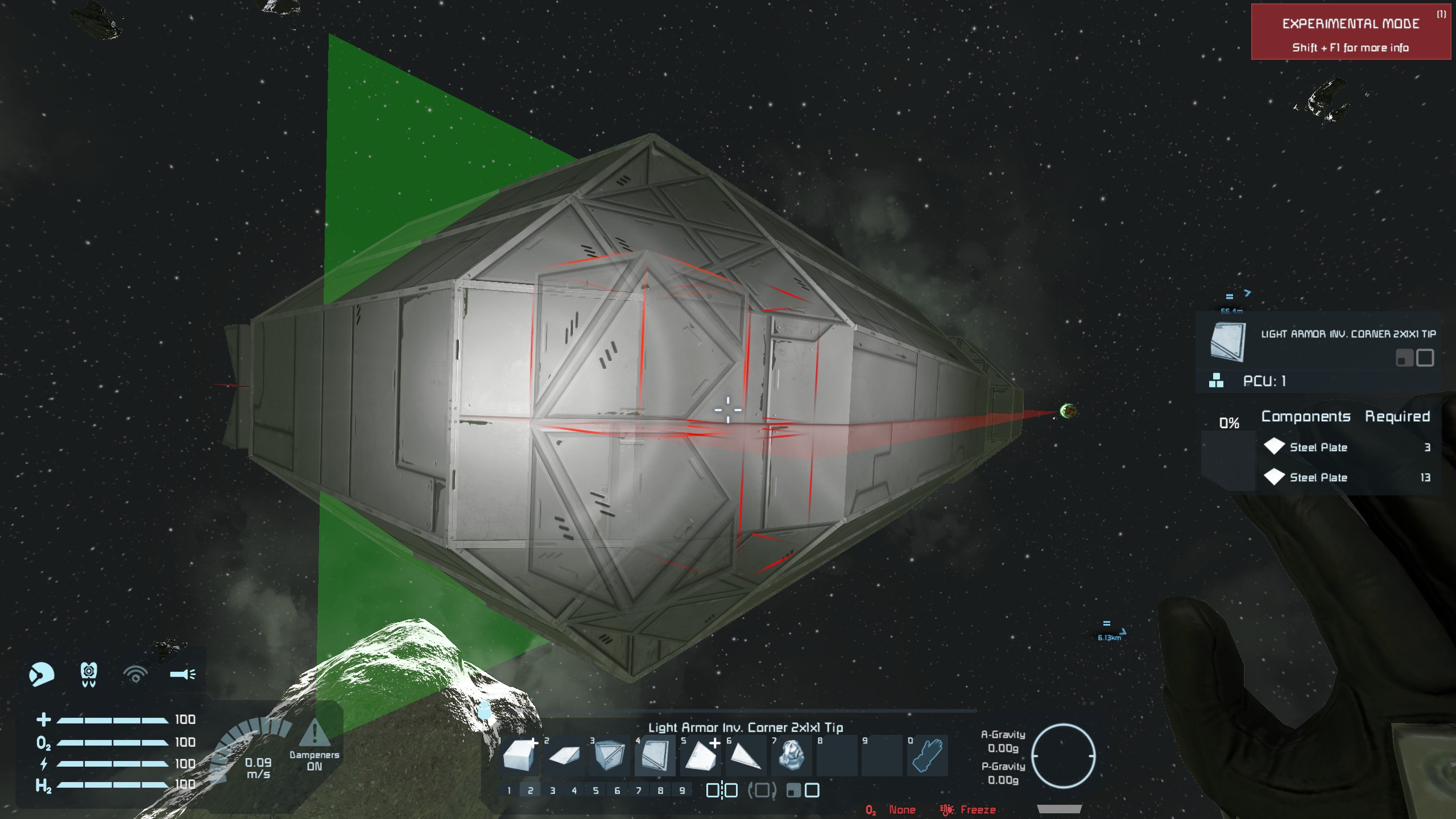Select the Inv. Corner 2x1x1 Tip in slot 4
The height and width of the screenshot is (819, 1456).
tap(655, 756)
